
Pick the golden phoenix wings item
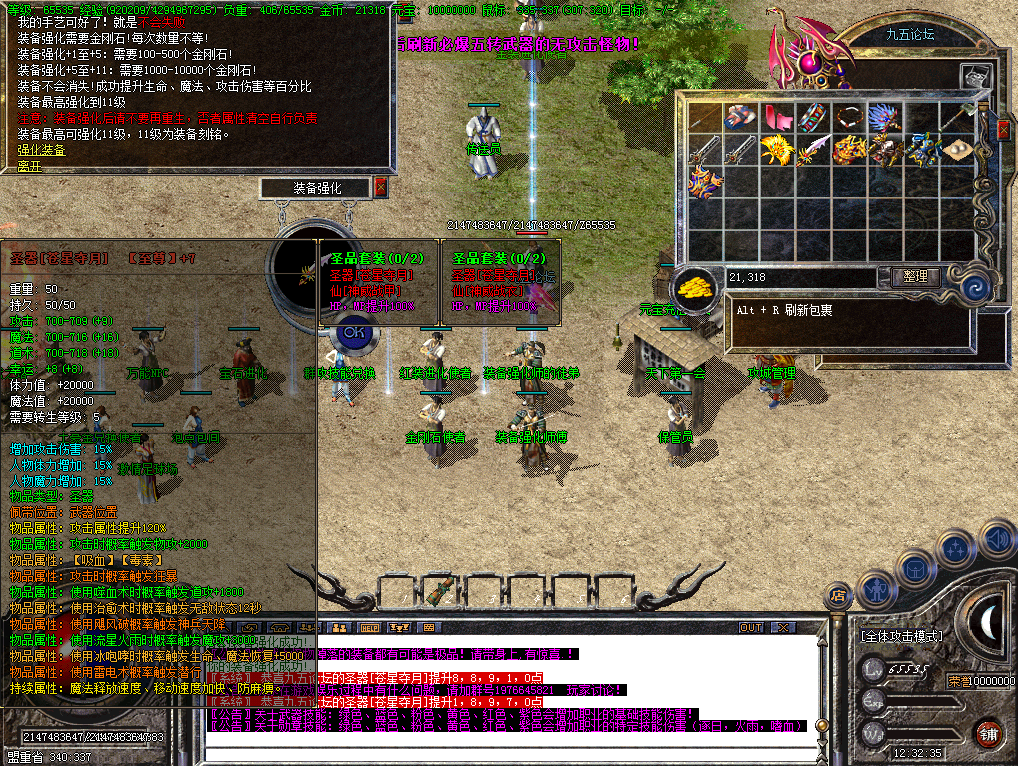(x=775, y=150)
